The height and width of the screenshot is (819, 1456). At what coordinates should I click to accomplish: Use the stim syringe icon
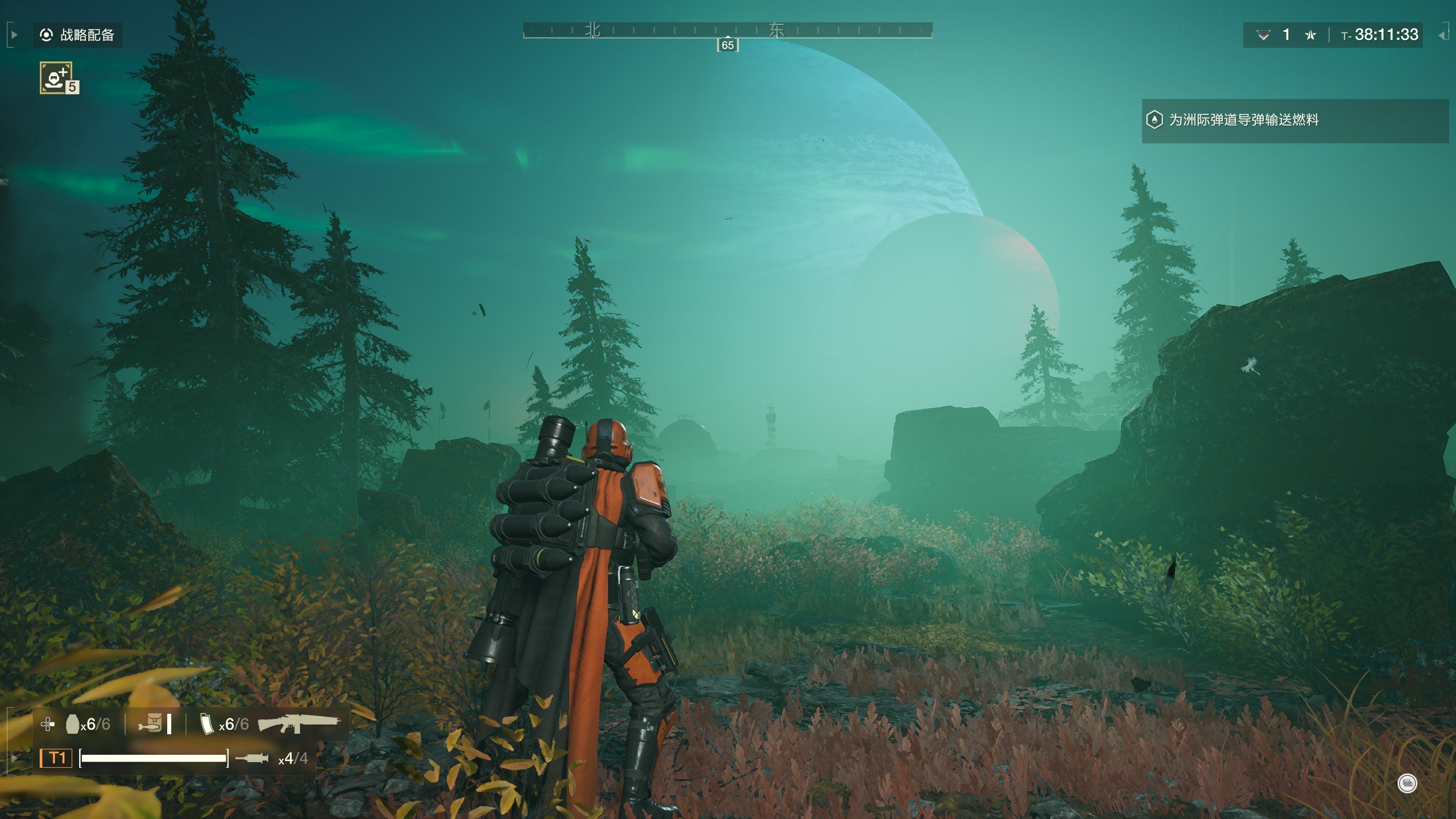click(x=251, y=758)
